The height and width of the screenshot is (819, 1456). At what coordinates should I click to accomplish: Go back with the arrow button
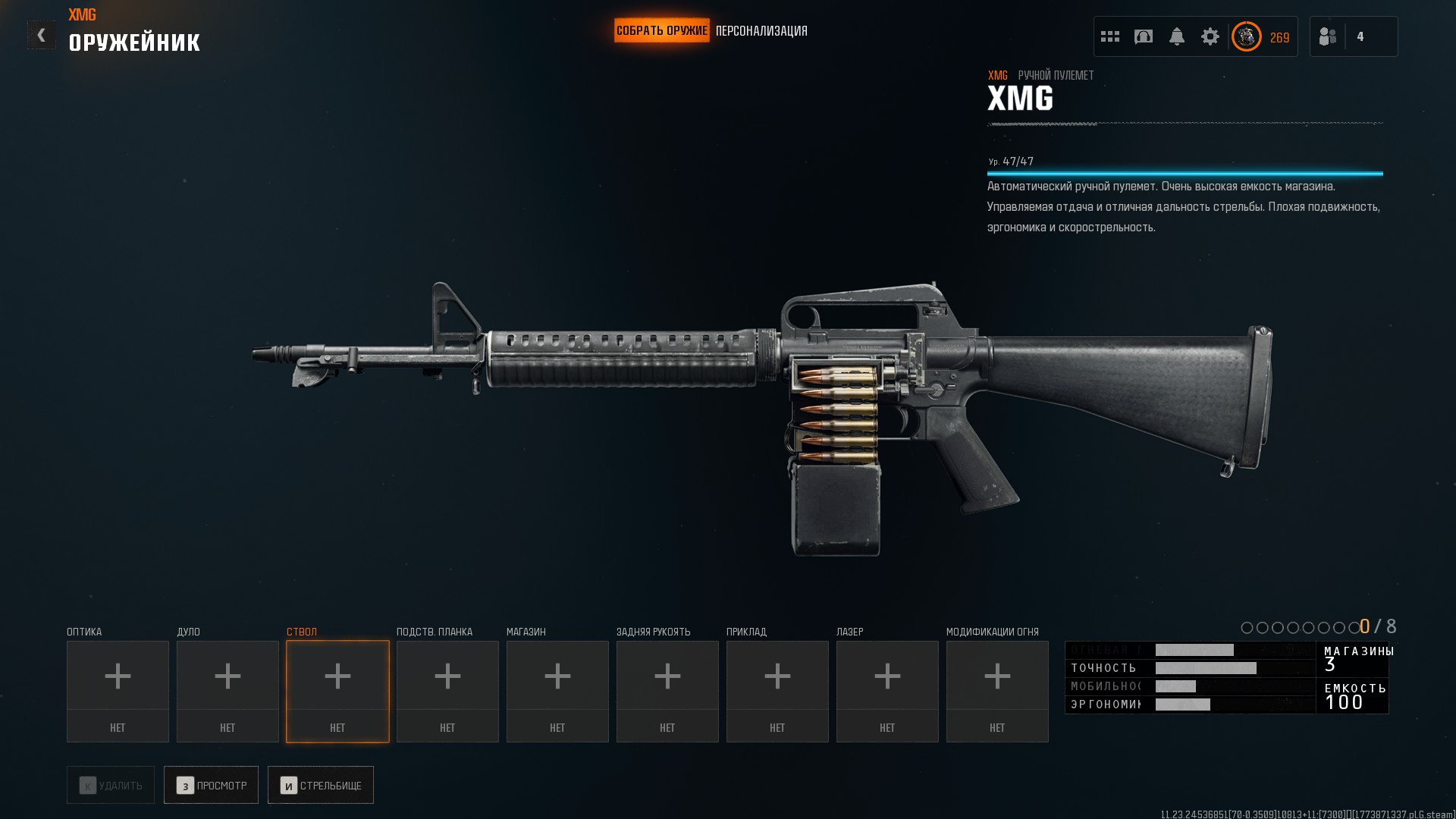coord(41,35)
